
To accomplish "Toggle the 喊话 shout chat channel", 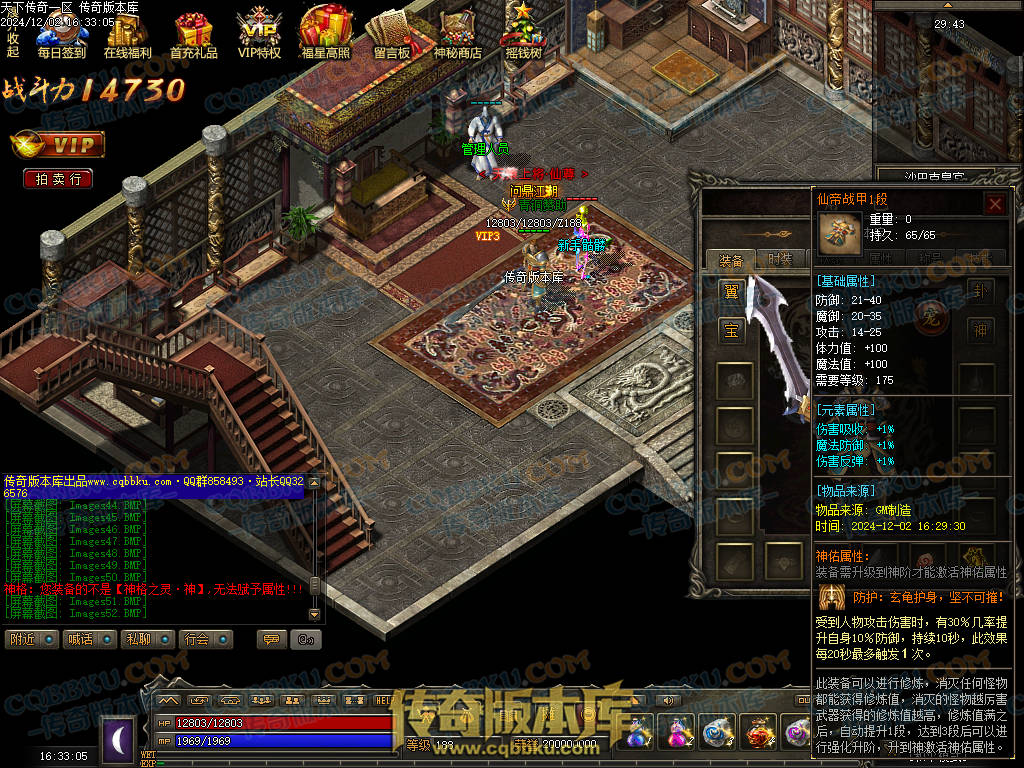I will point(90,639).
